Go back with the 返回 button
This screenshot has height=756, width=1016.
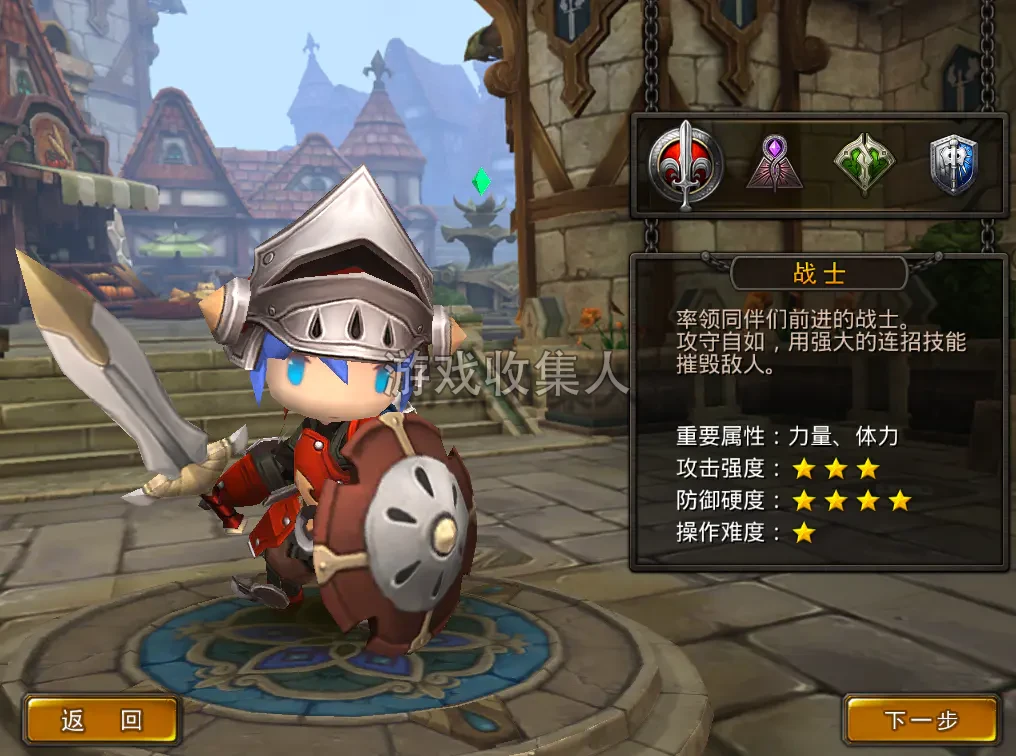pos(101,720)
